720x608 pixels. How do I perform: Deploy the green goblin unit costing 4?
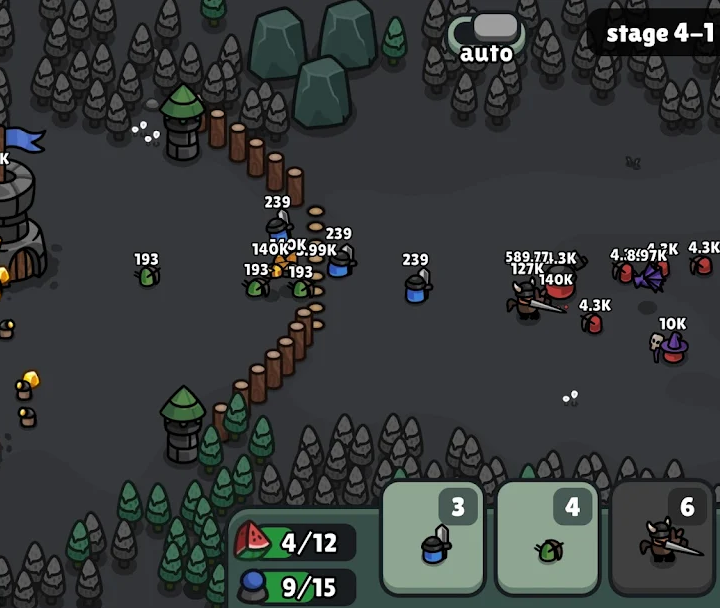point(547,537)
